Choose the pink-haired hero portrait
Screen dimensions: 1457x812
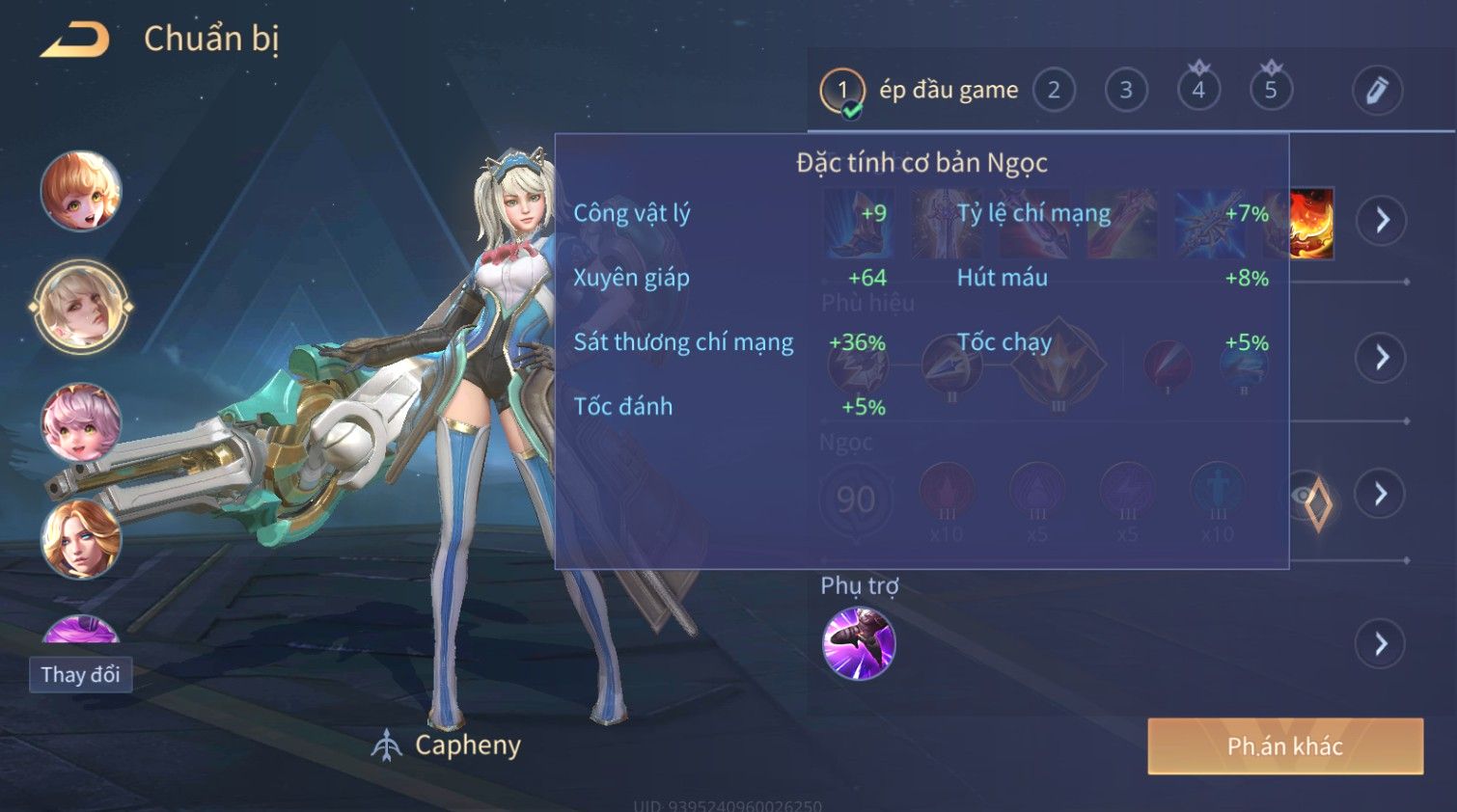81,422
